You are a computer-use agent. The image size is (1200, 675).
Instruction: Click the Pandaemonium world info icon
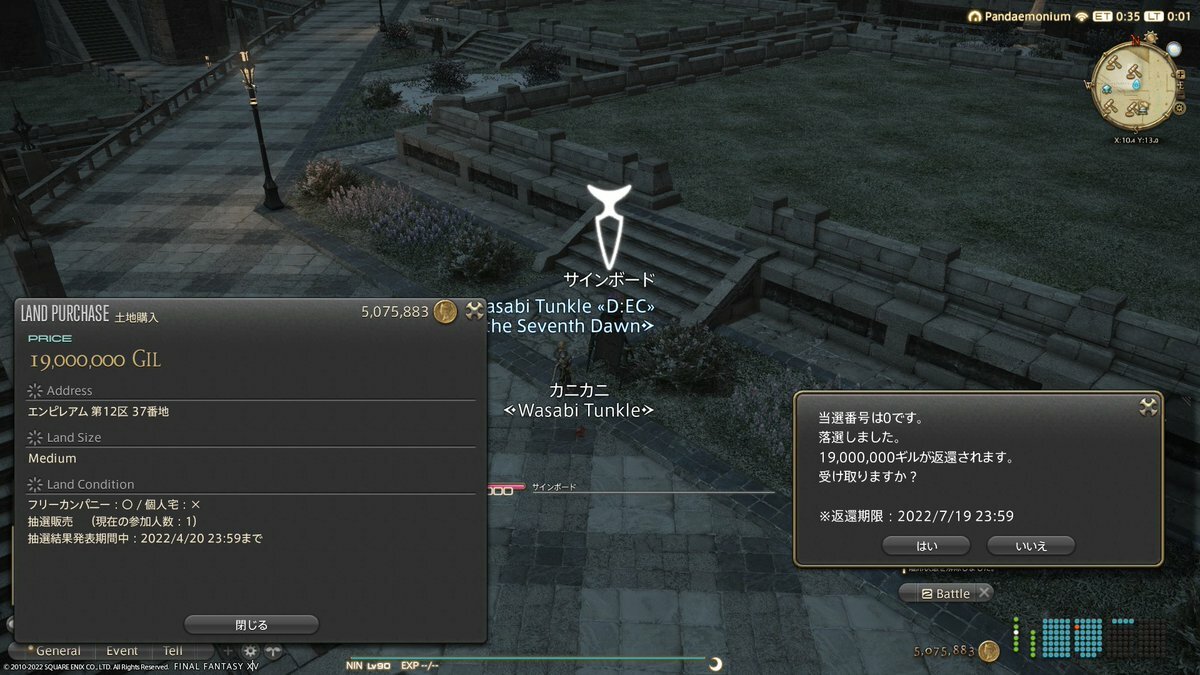point(976,17)
